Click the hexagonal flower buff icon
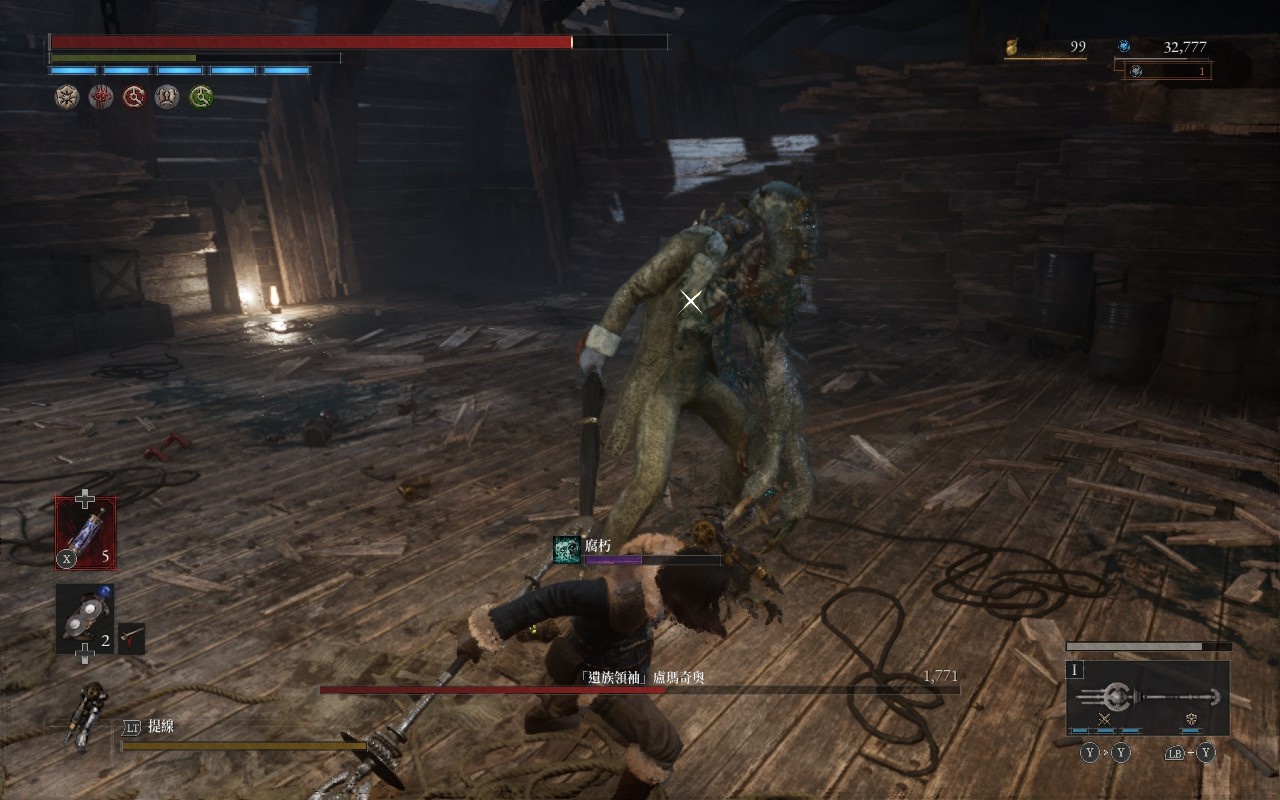 [x=66, y=96]
